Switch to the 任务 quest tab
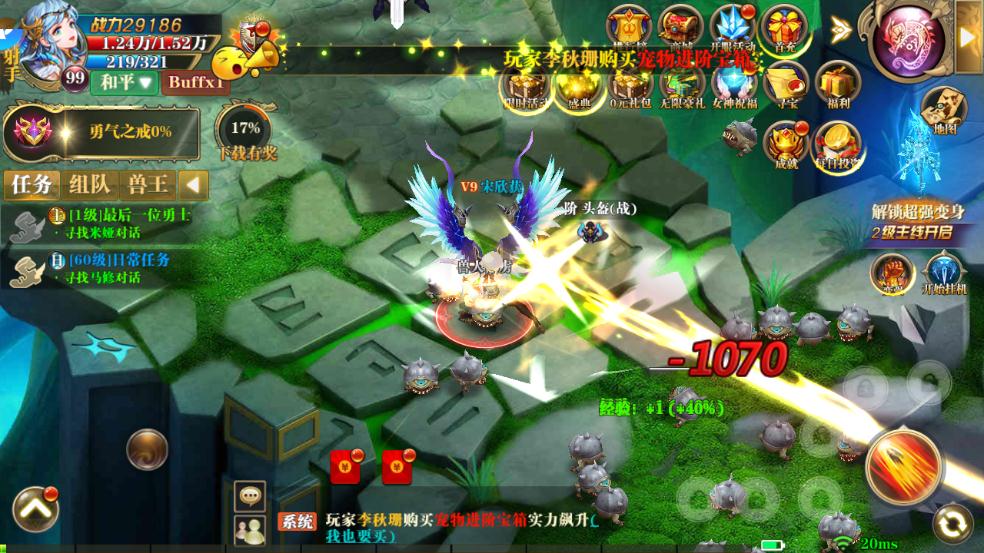 click(31, 185)
